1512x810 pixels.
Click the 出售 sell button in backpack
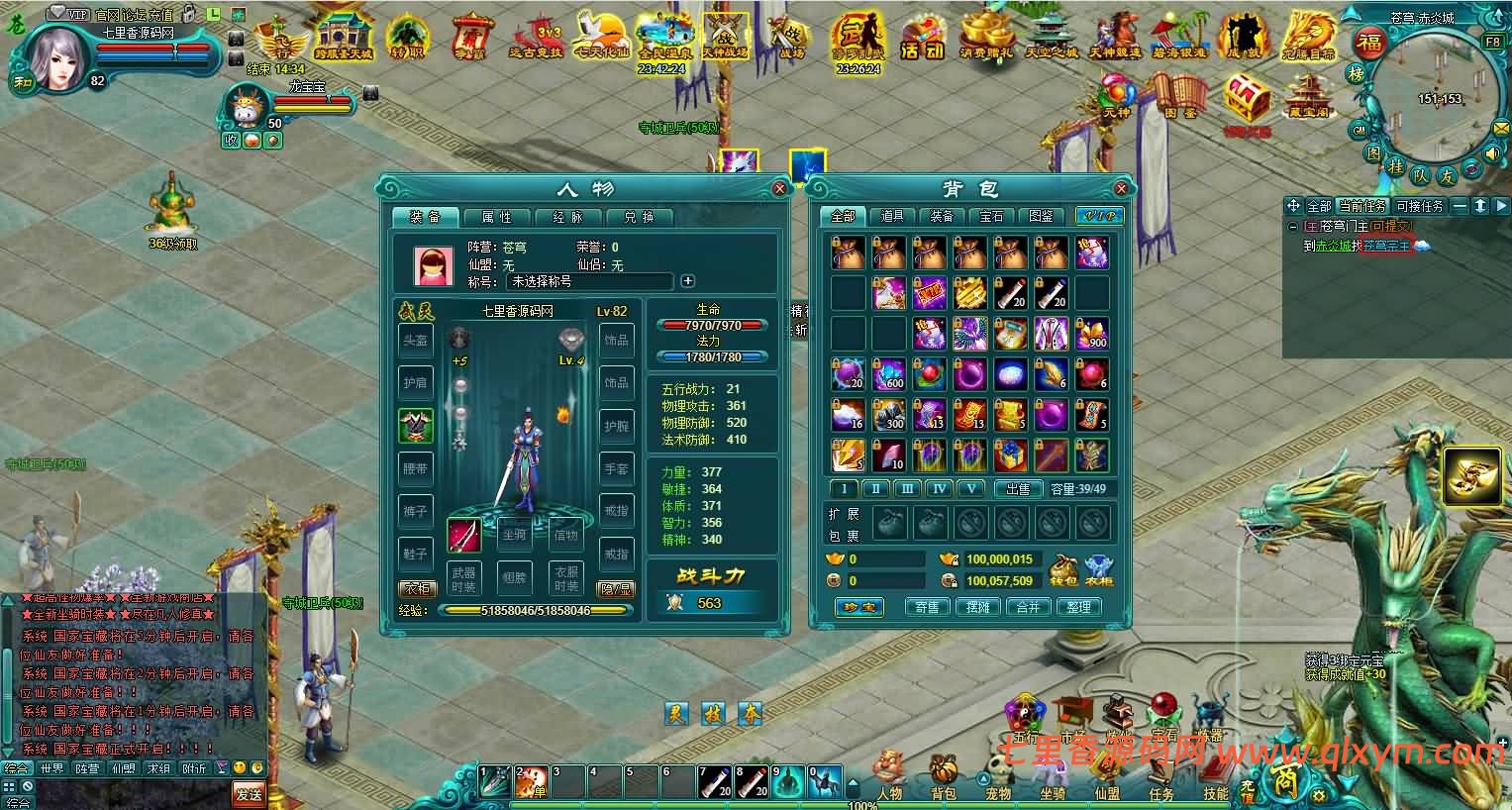pos(1021,488)
